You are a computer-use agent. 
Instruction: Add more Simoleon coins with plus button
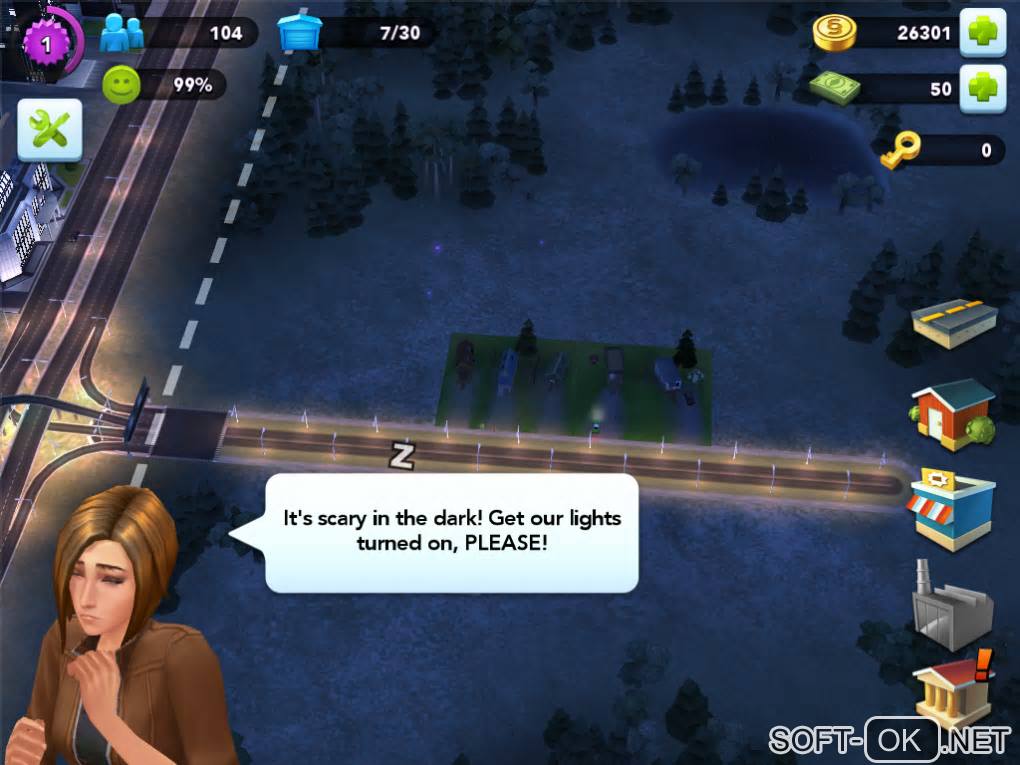click(983, 33)
